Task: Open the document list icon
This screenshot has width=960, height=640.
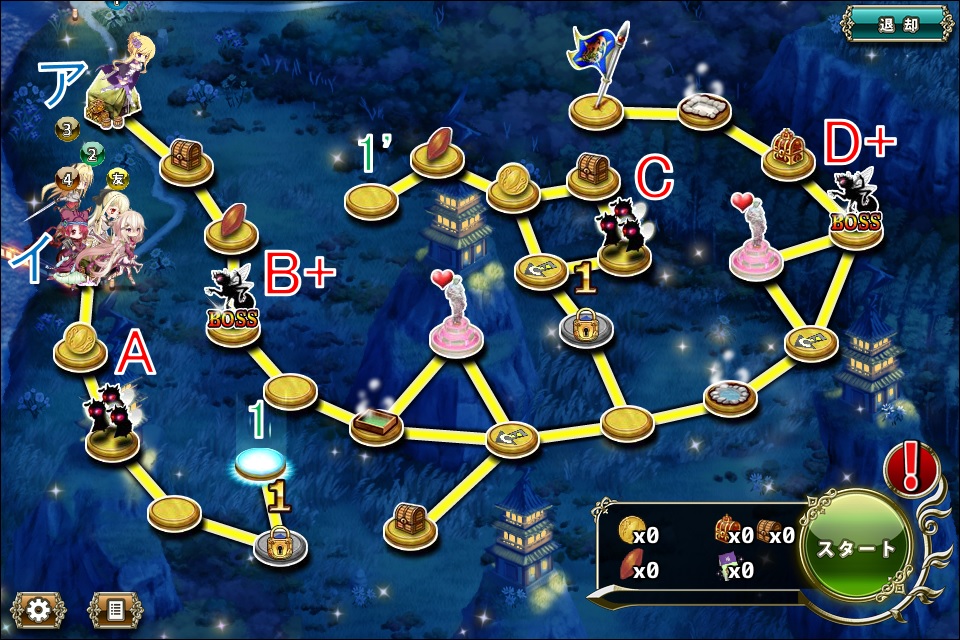Action: click(x=114, y=609)
